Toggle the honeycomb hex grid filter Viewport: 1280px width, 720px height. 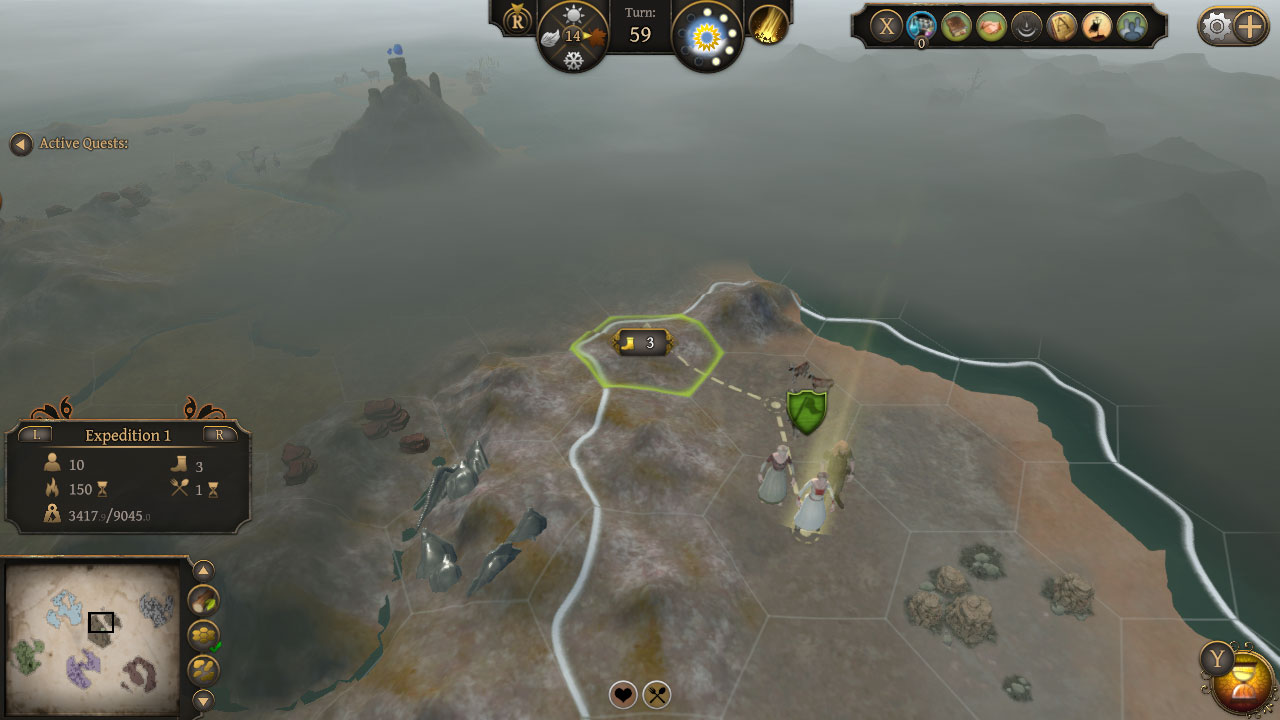(x=203, y=635)
